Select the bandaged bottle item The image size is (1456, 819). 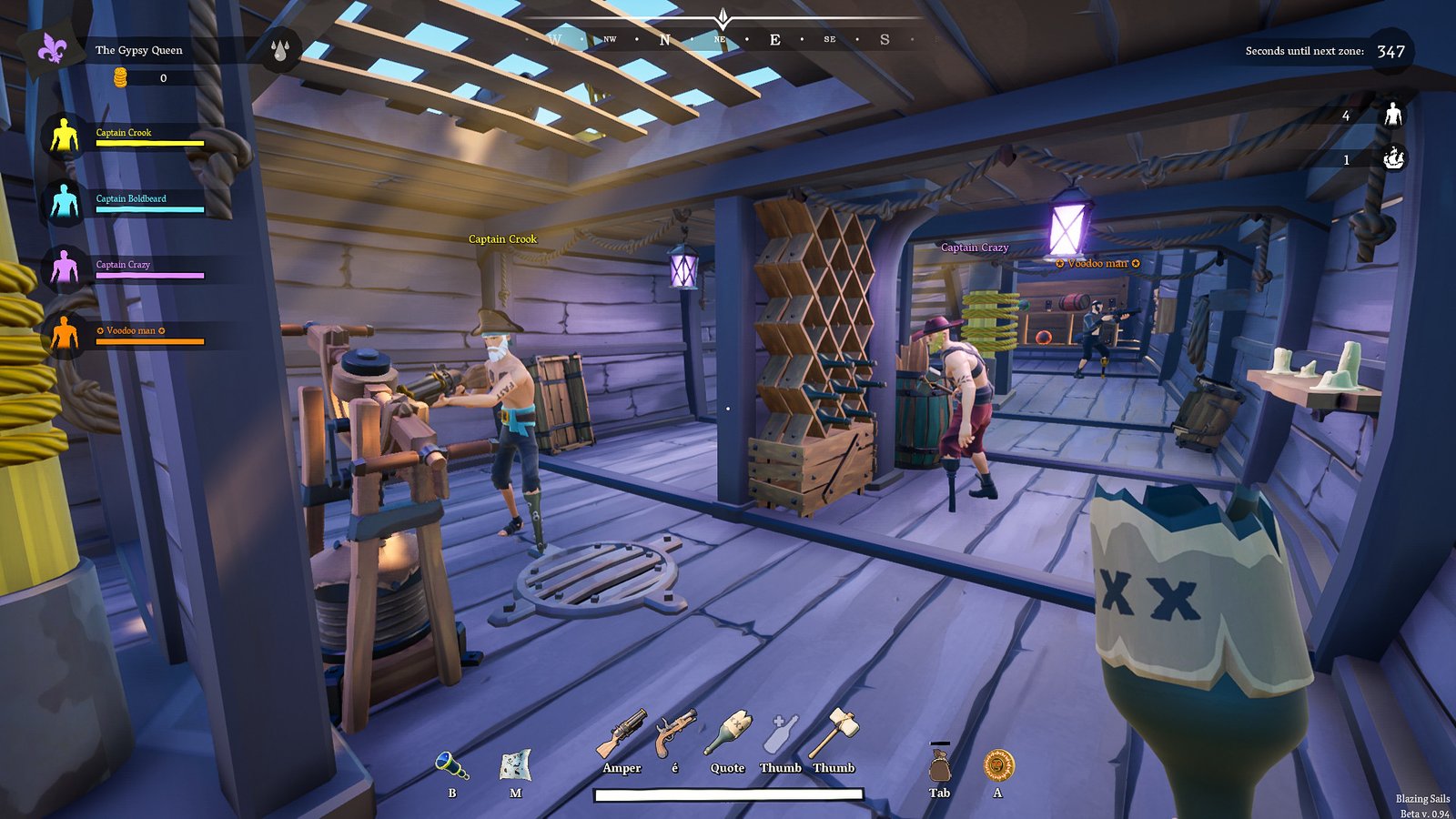point(727,733)
